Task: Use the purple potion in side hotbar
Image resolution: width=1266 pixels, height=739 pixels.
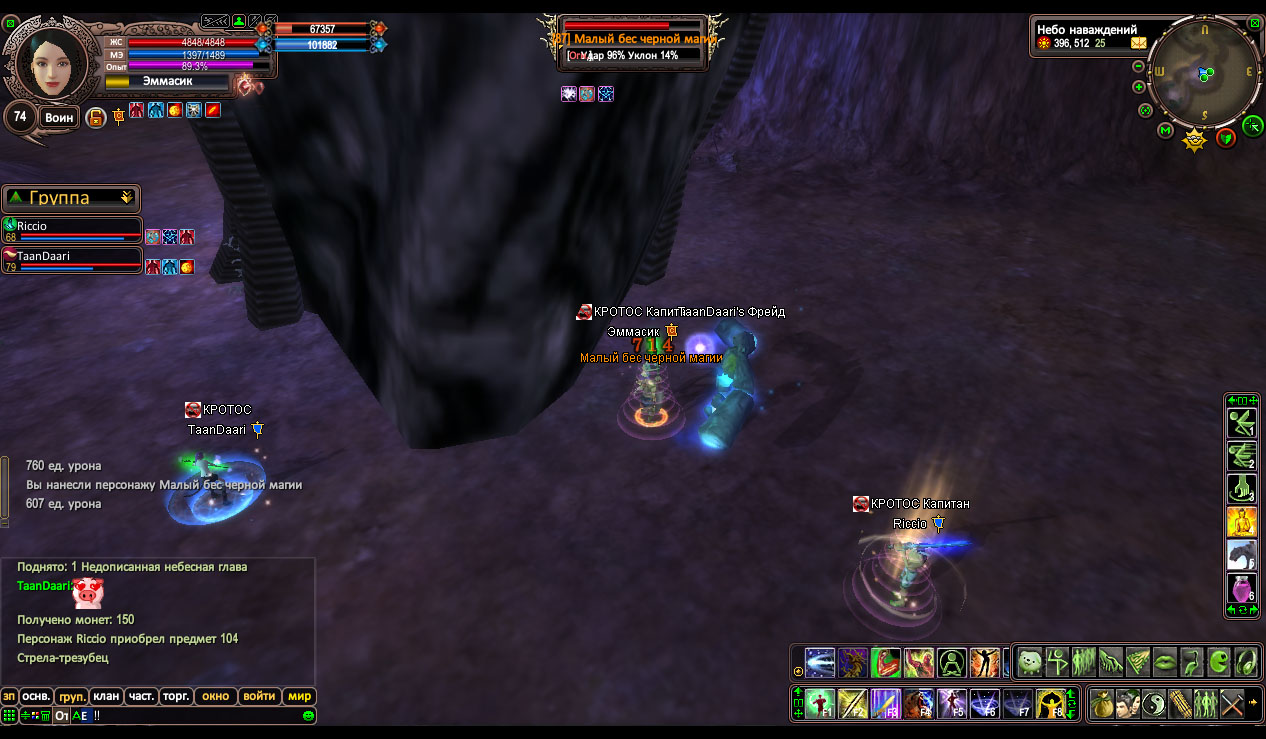Action: pos(1241,589)
